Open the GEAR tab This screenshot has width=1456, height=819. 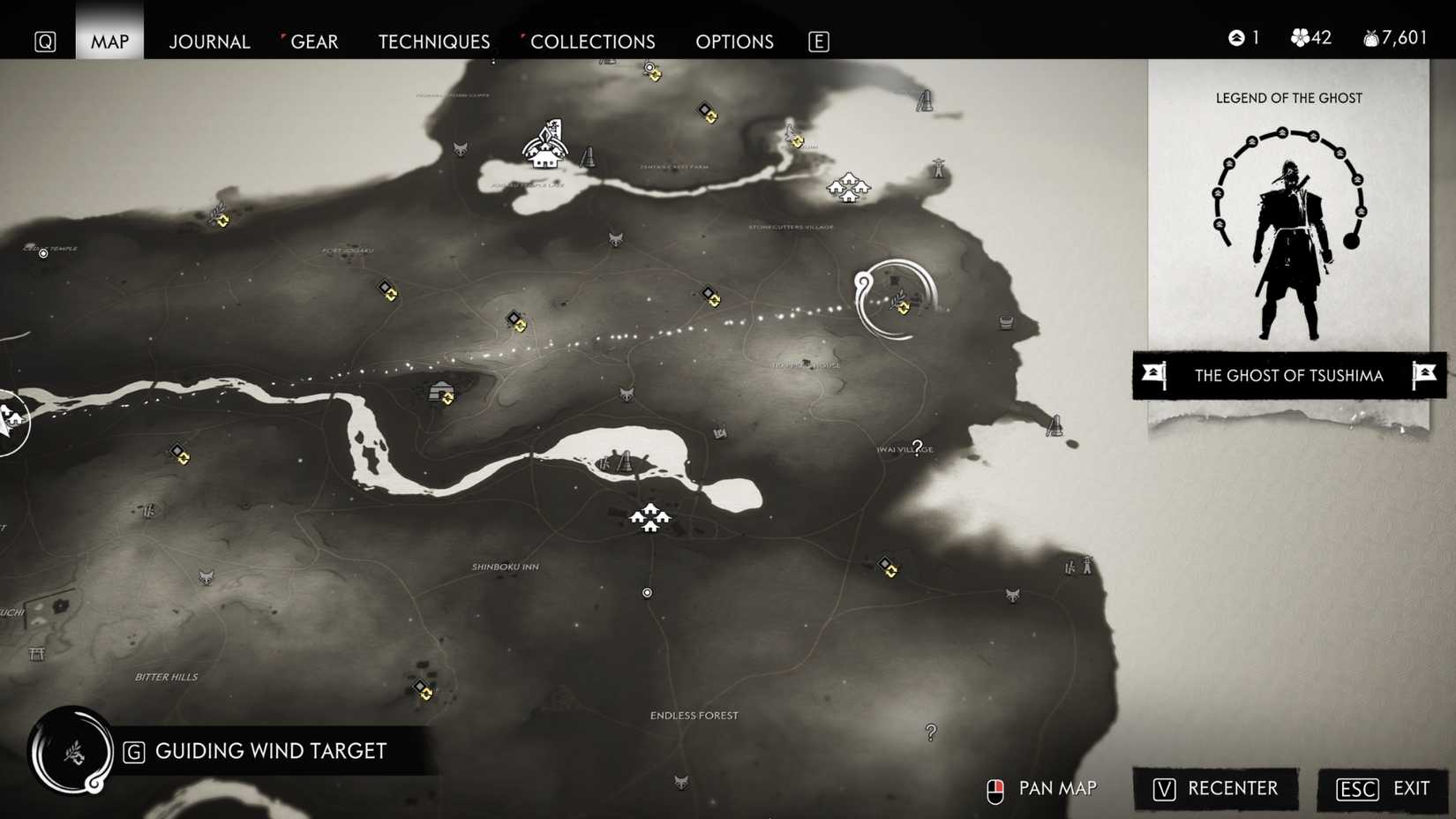coord(315,41)
